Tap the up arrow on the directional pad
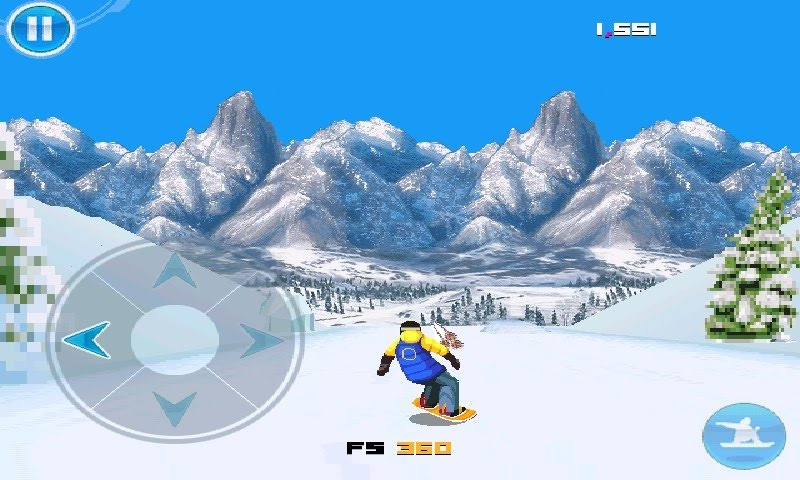This screenshot has height=480, width=800. click(175, 270)
